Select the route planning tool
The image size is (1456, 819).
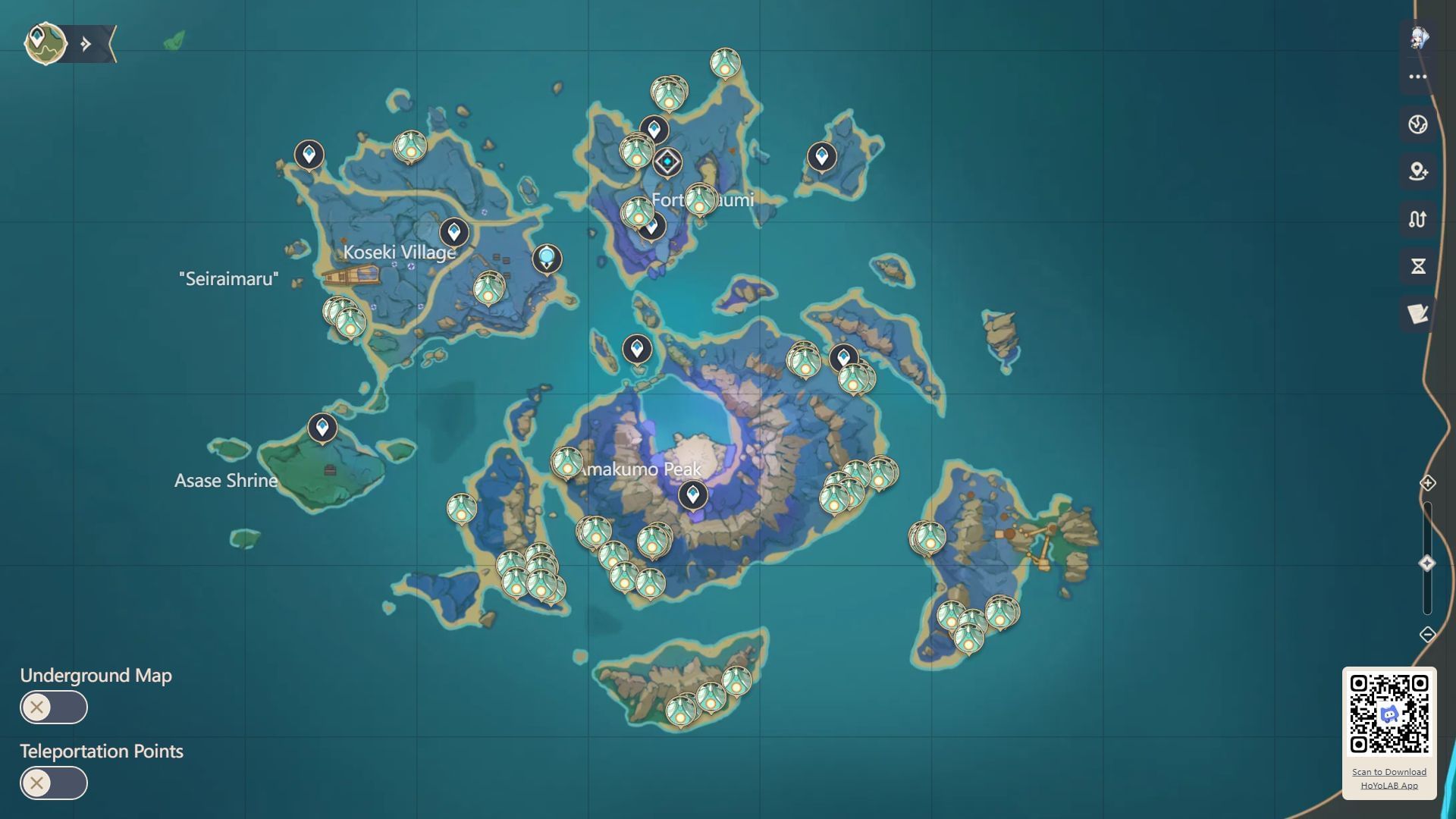tap(1418, 219)
